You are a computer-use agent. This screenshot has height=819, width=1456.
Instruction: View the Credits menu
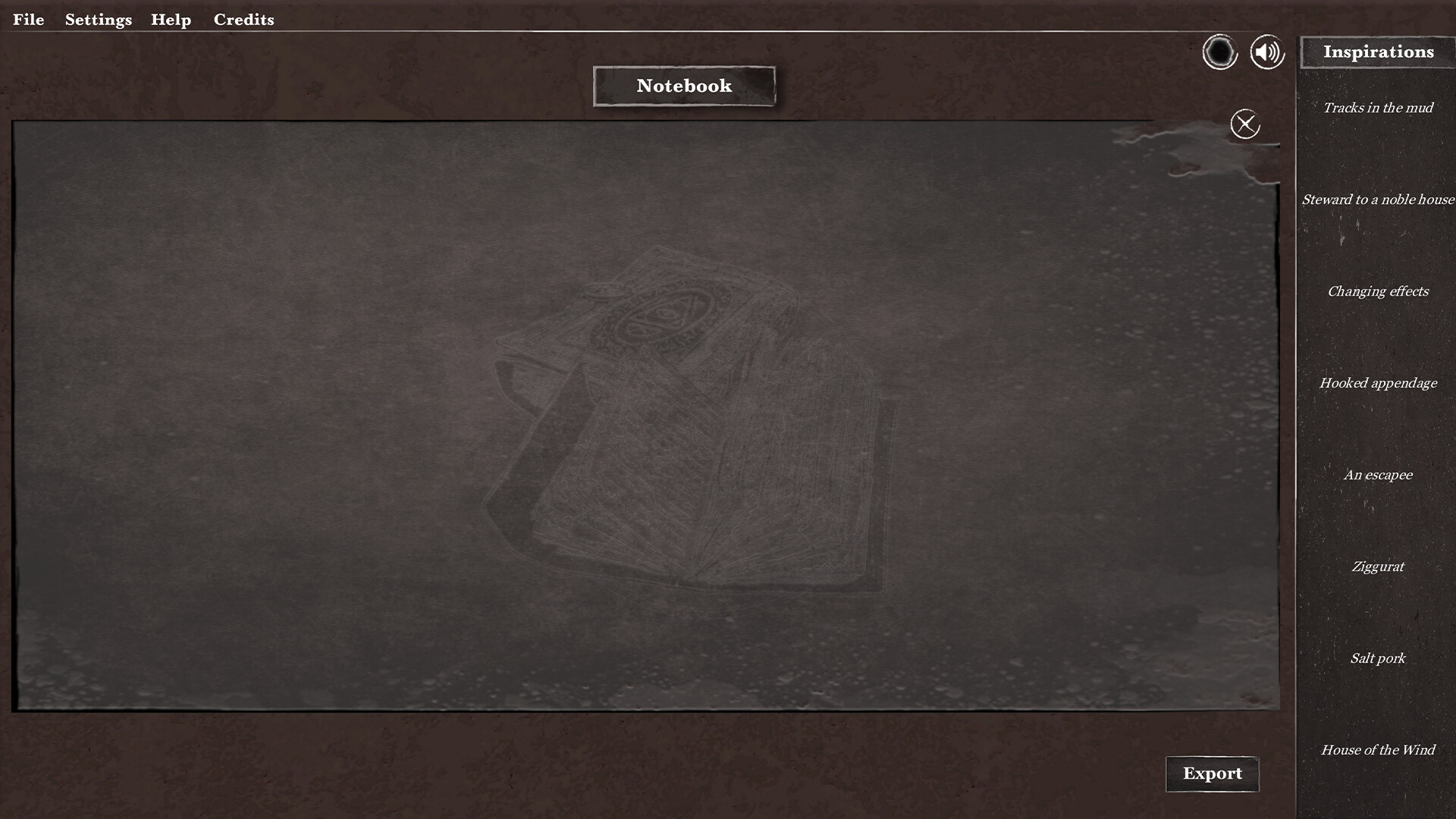[x=243, y=19]
